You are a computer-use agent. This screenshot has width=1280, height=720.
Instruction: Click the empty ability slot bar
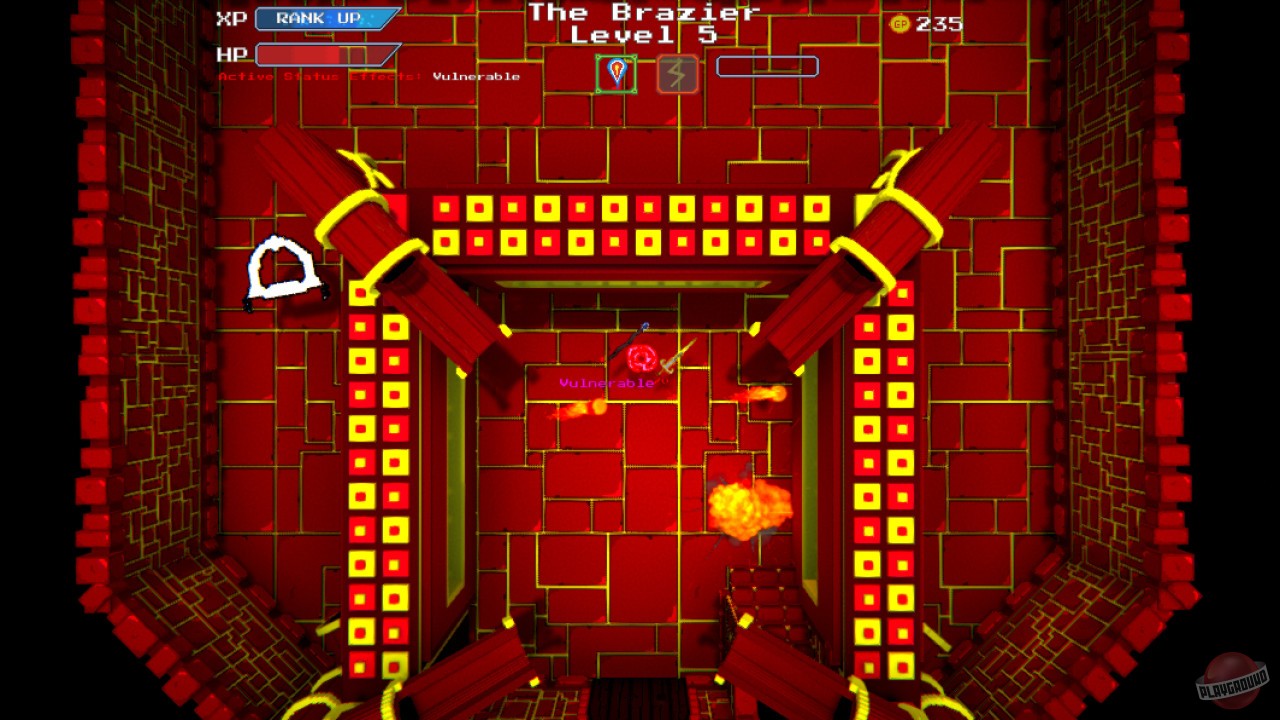[766, 66]
